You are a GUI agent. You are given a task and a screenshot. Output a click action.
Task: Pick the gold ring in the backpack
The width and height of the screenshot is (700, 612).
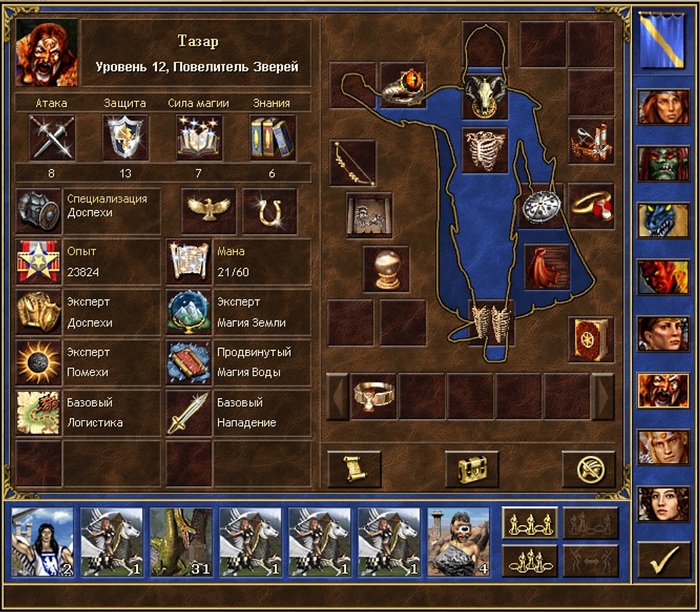(x=374, y=396)
